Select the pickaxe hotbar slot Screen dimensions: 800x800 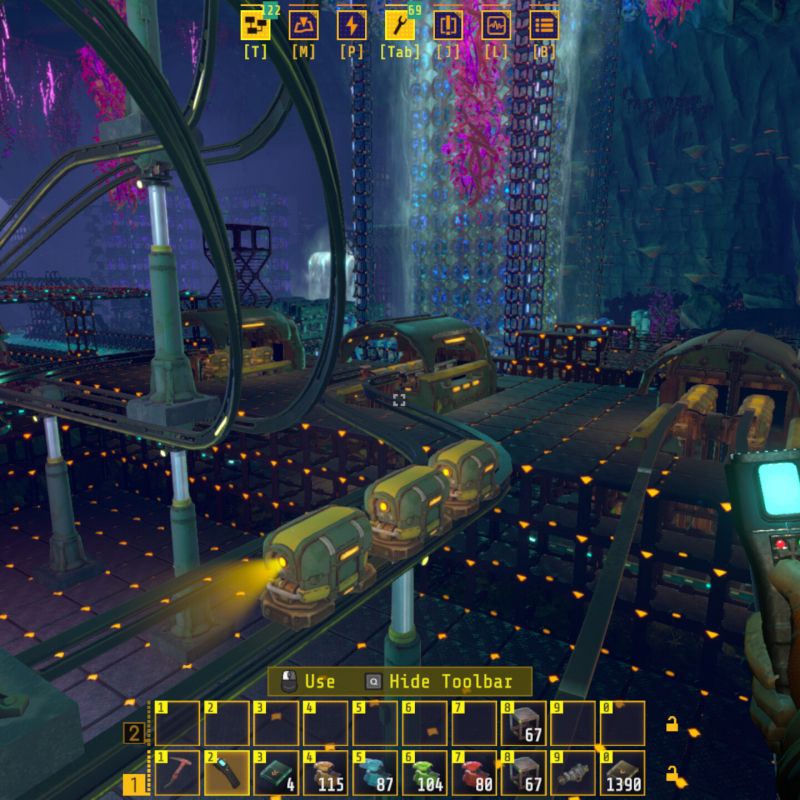tap(178, 772)
